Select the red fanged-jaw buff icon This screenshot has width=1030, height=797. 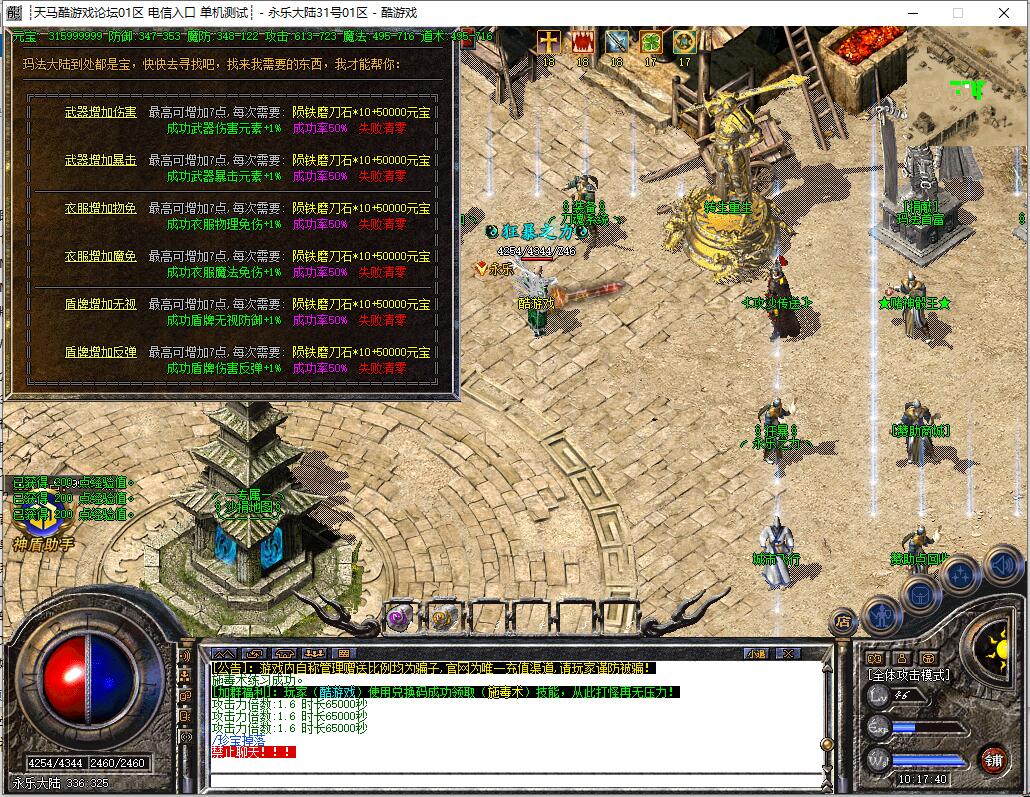pyautogui.click(x=582, y=42)
